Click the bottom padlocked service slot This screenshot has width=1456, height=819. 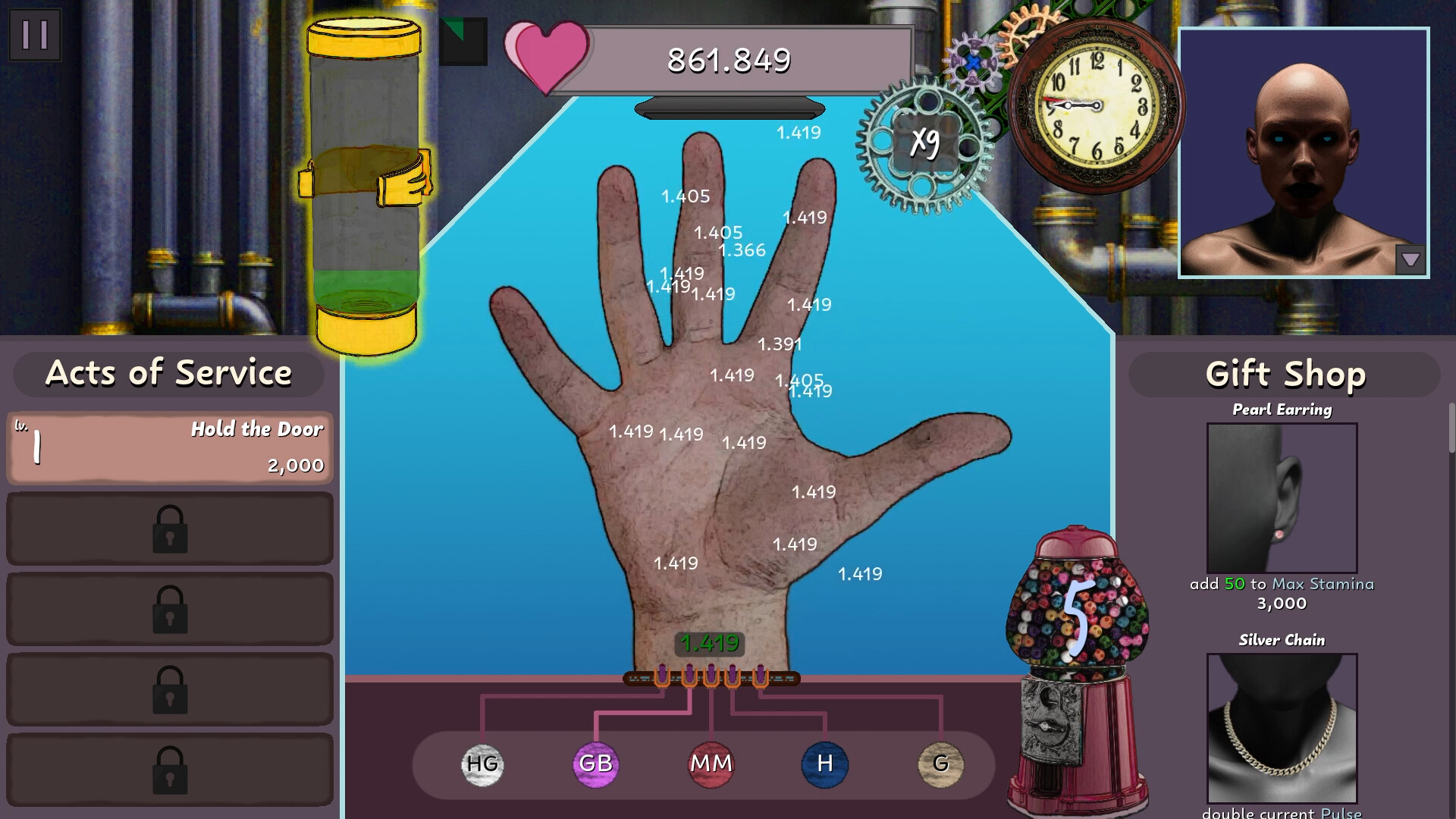click(168, 770)
